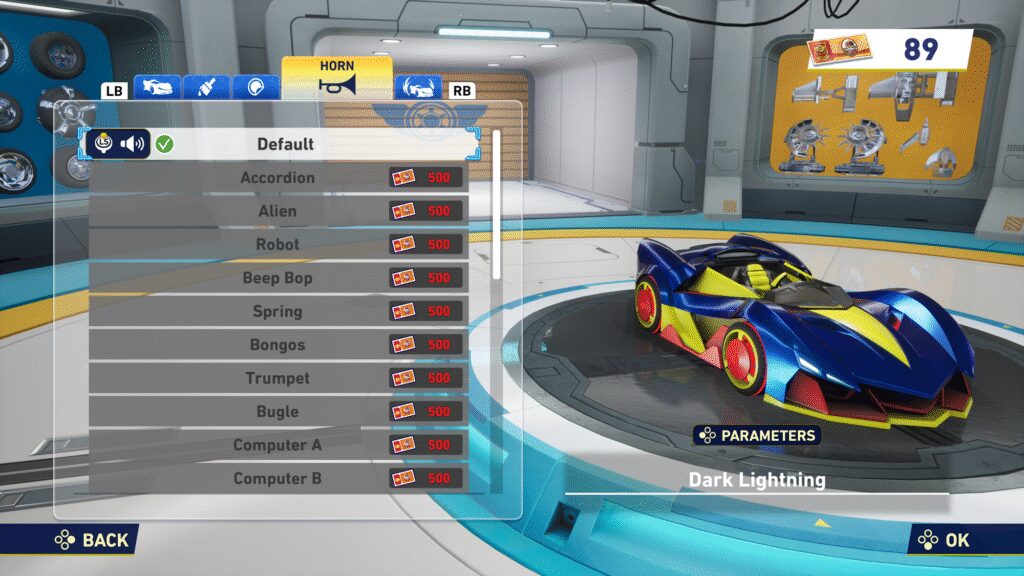The image size is (1024, 576).
Task: Choose the Beep Bop horn
Action: click(x=278, y=278)
